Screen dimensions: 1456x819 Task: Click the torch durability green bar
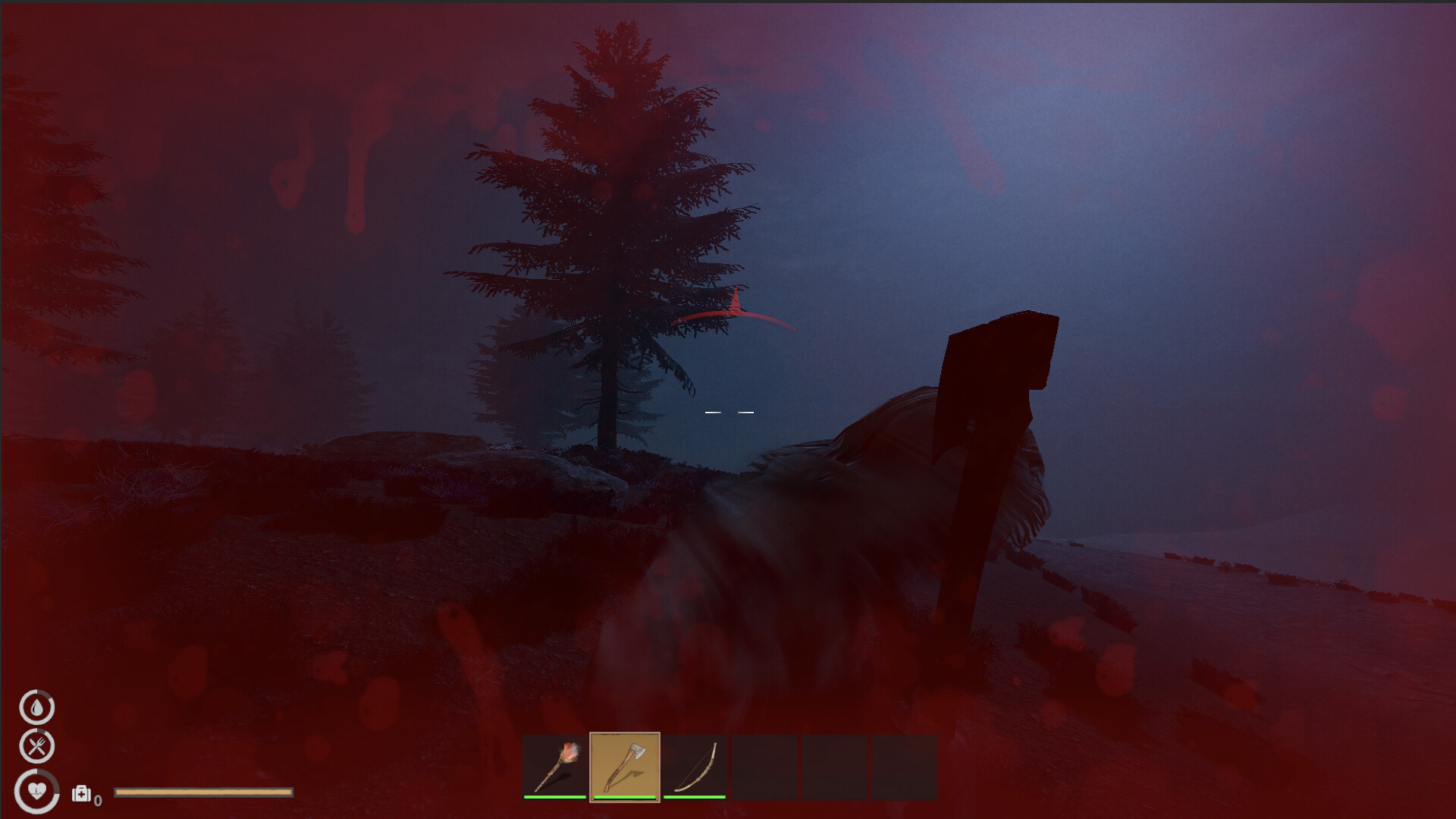(x=553, y=798)
